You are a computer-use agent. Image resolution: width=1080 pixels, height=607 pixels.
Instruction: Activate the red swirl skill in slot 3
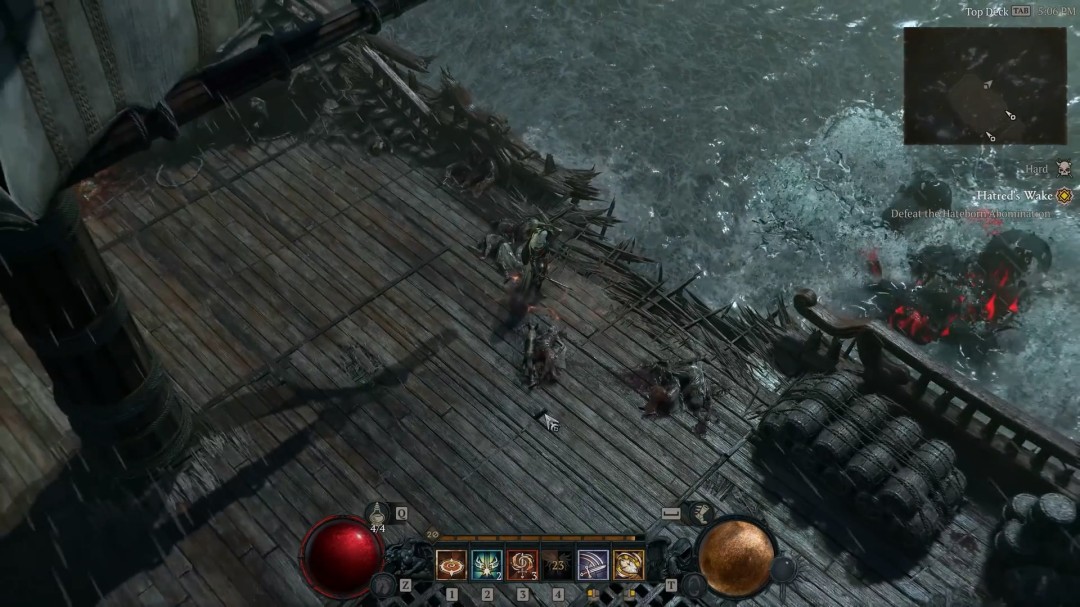[522, 564]
